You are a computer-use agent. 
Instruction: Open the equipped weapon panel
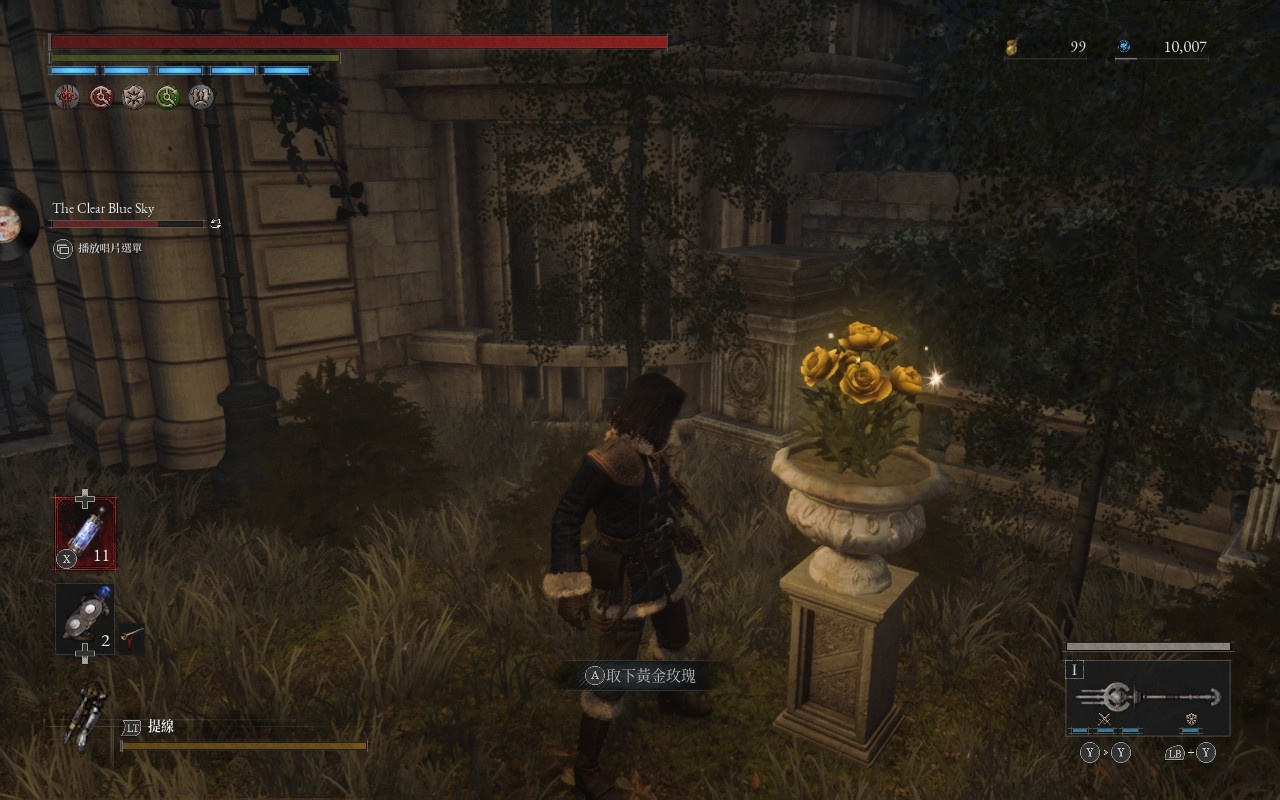click(1147, 697)
